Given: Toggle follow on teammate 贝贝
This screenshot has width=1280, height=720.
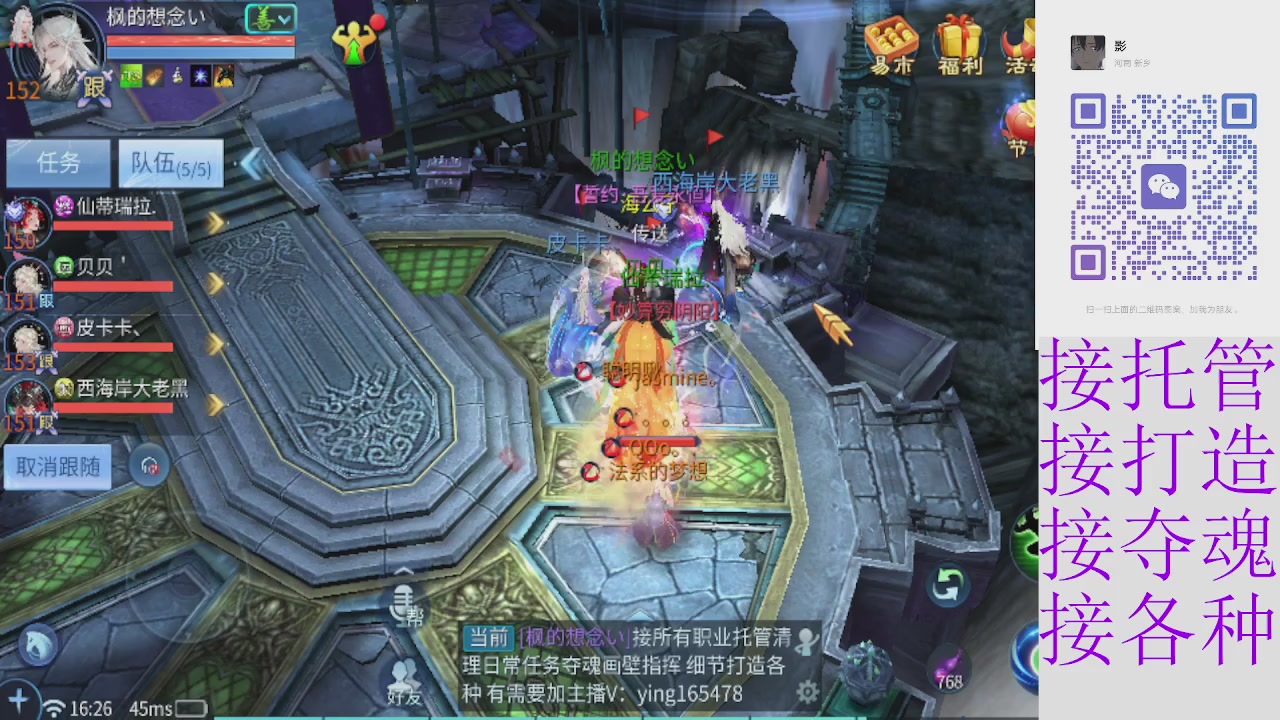Looking at the screenshot, I should coord(45,299).
